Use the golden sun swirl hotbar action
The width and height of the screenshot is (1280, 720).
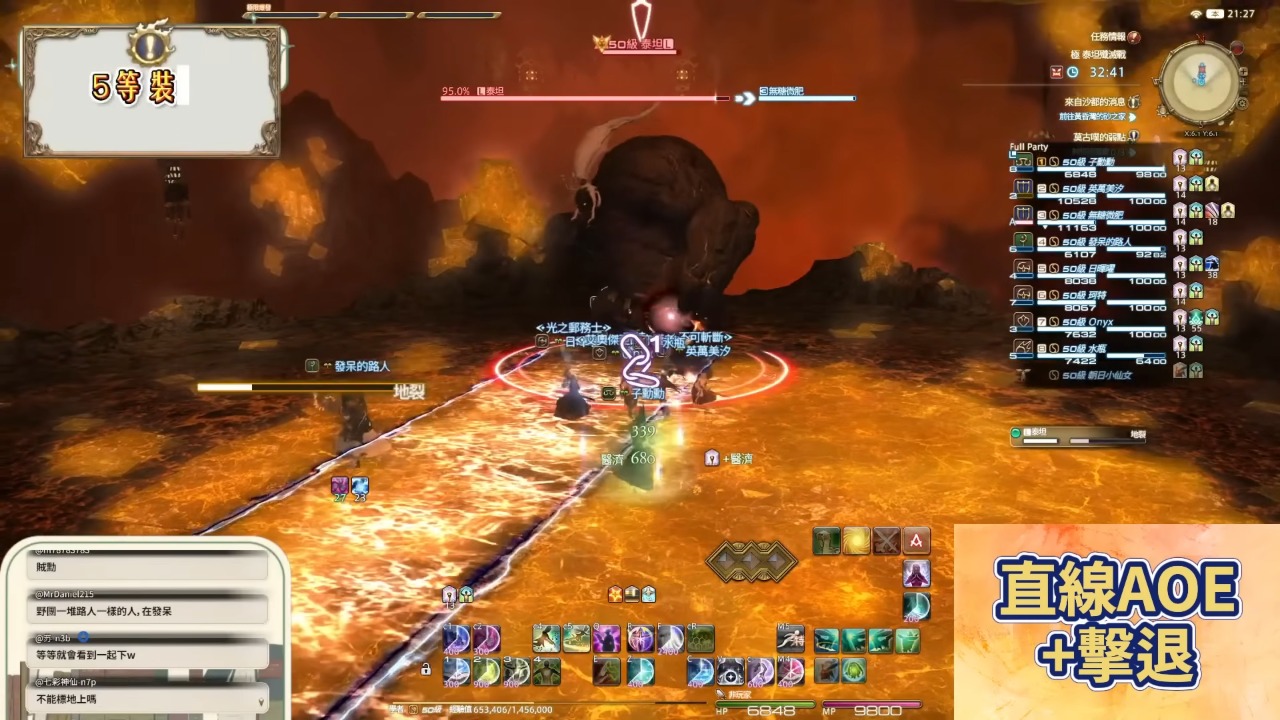click(856, 541)
